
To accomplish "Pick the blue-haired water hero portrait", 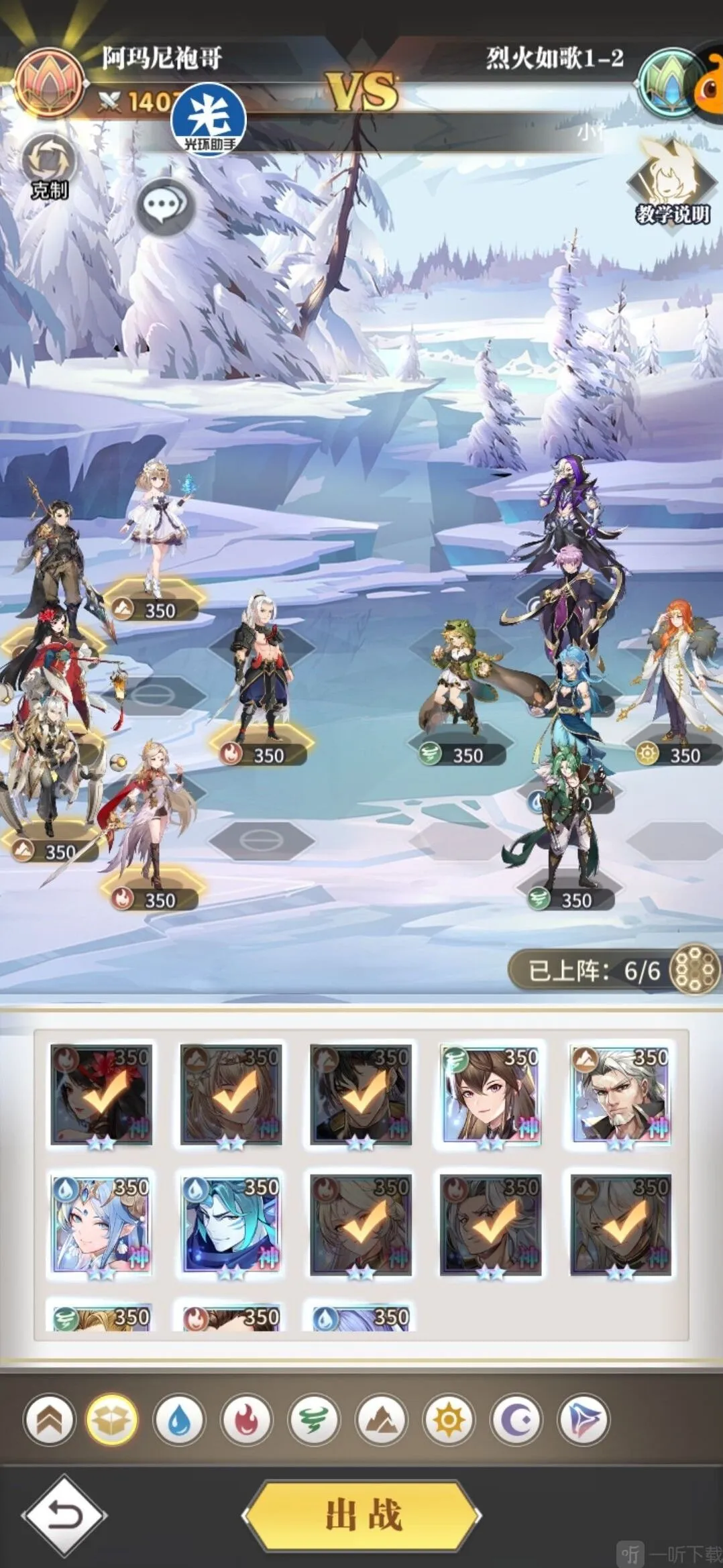I will [231, 1224].
